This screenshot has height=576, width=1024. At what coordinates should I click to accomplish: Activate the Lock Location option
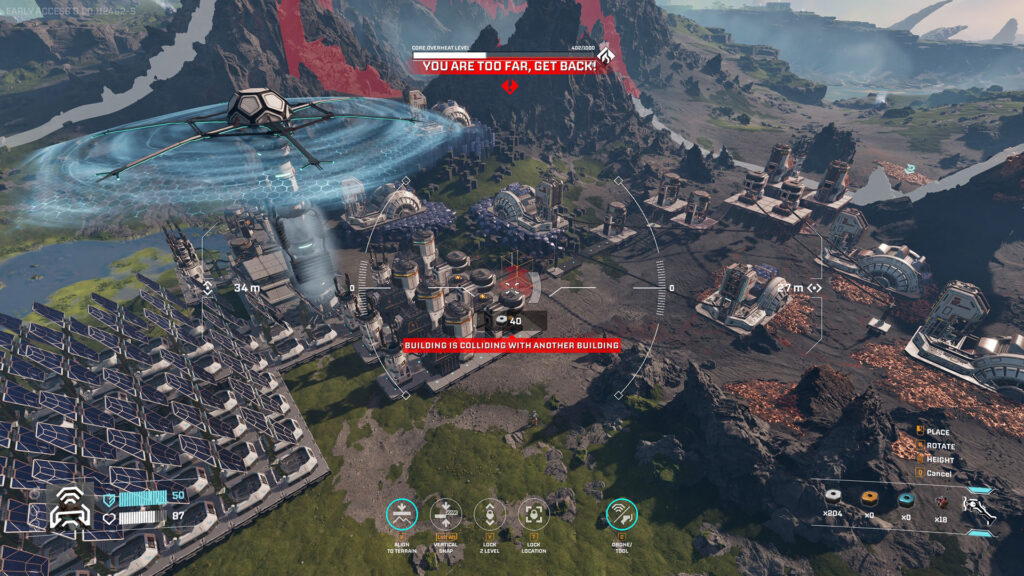pos(534,514)
